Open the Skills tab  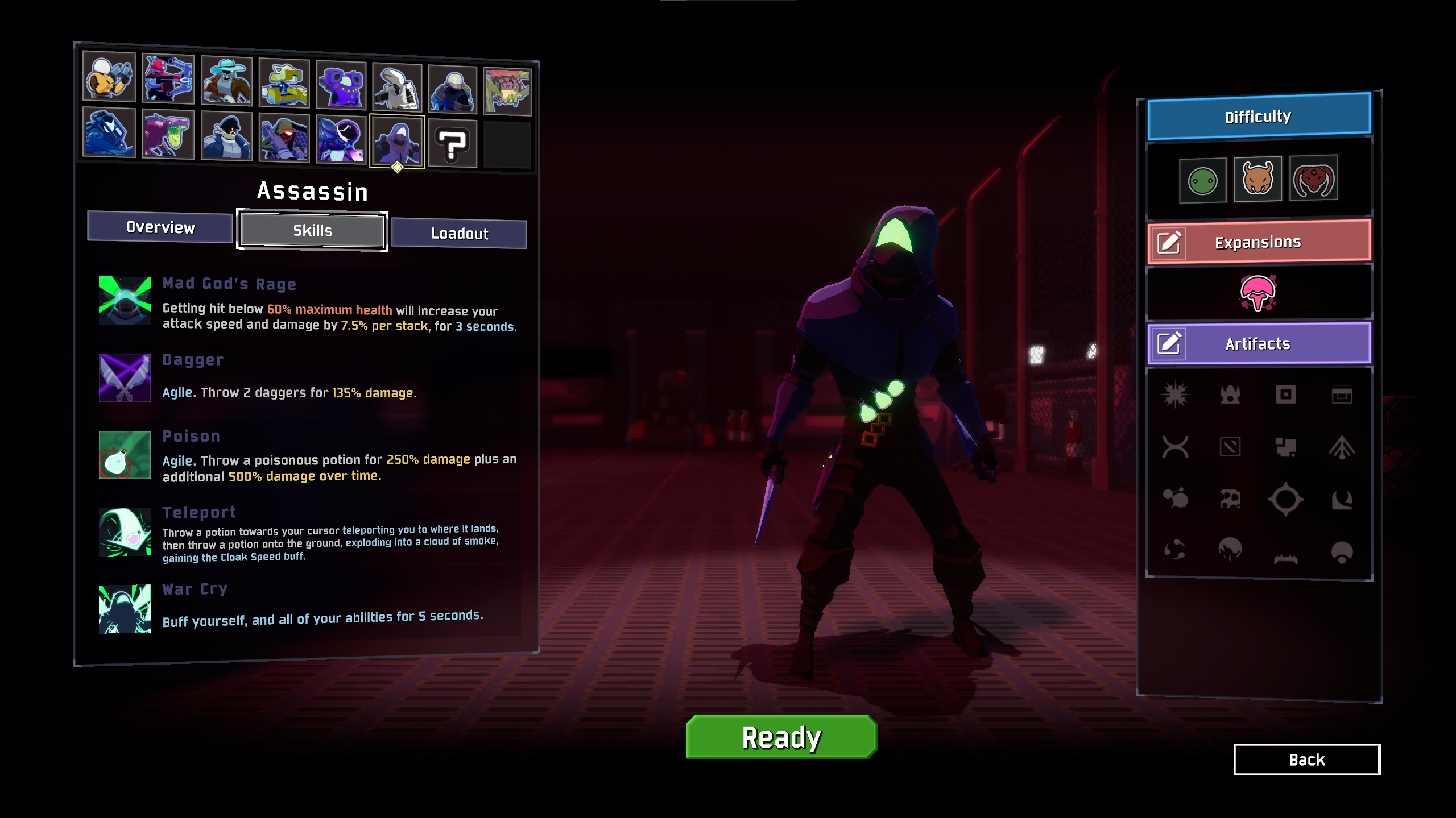pos(312,231)
